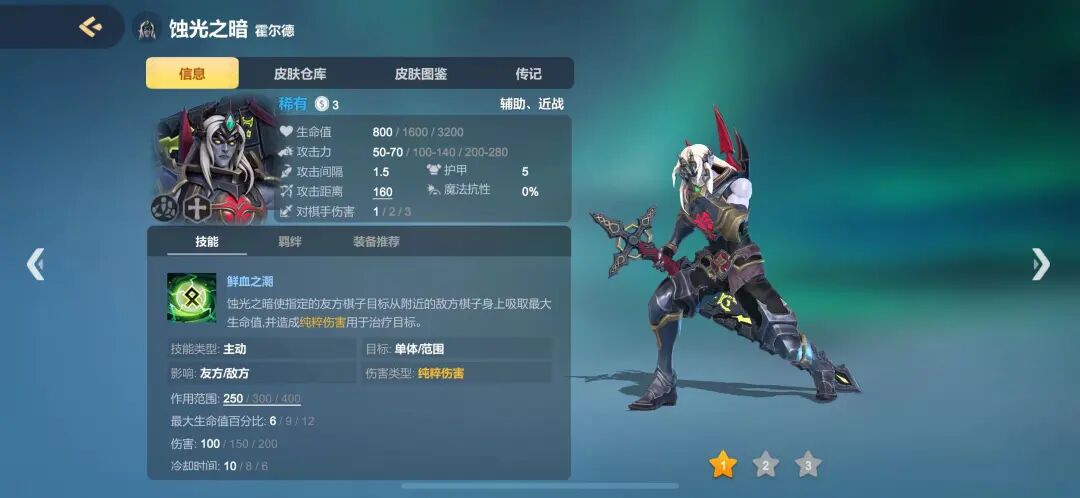Open the 皮肤图鉴 tab
The width and height of the screenshot is (1080, 498).
pos(421,73)
